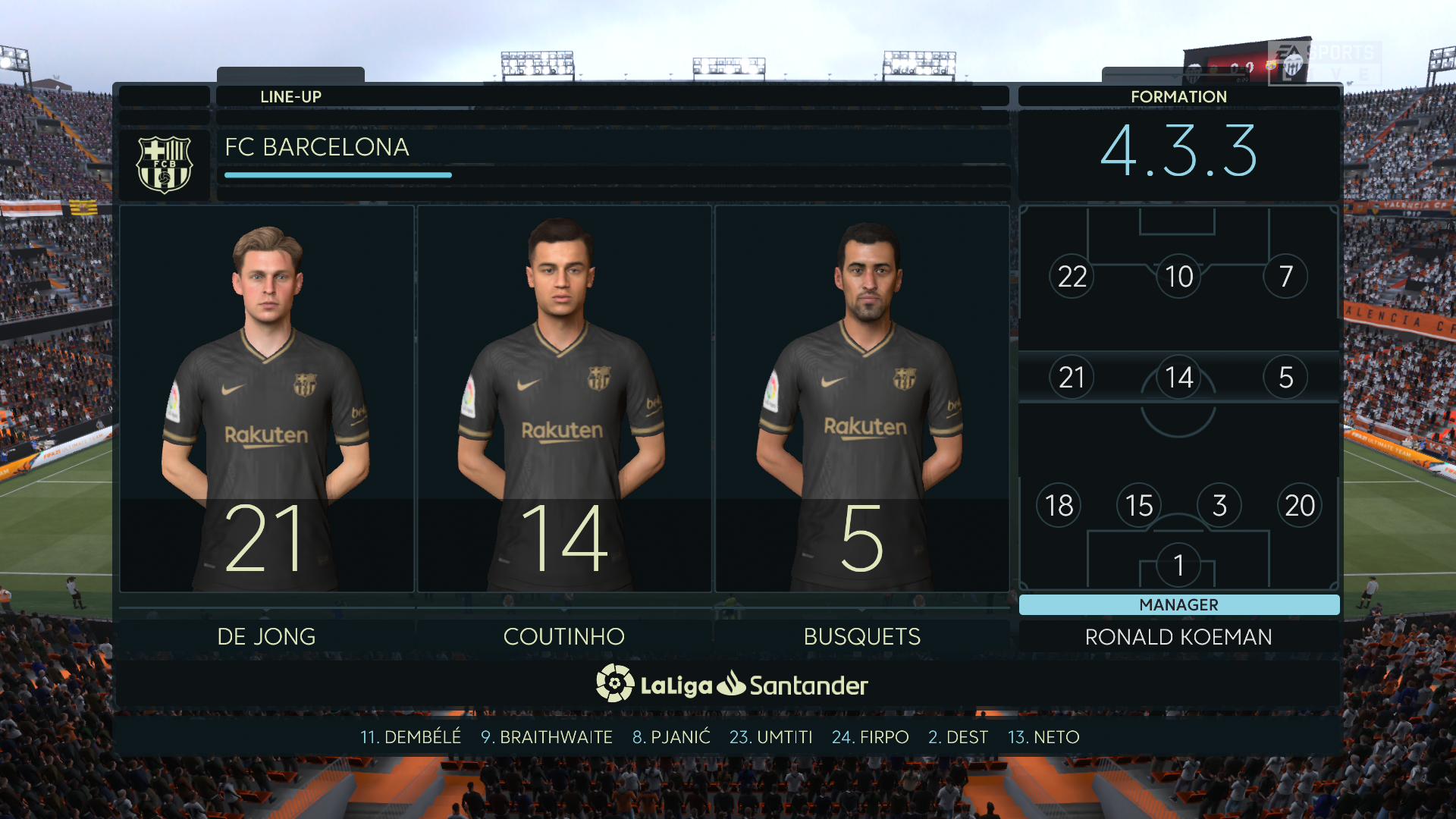Pick number 7 marker on formation pitch

point(1285,277)
